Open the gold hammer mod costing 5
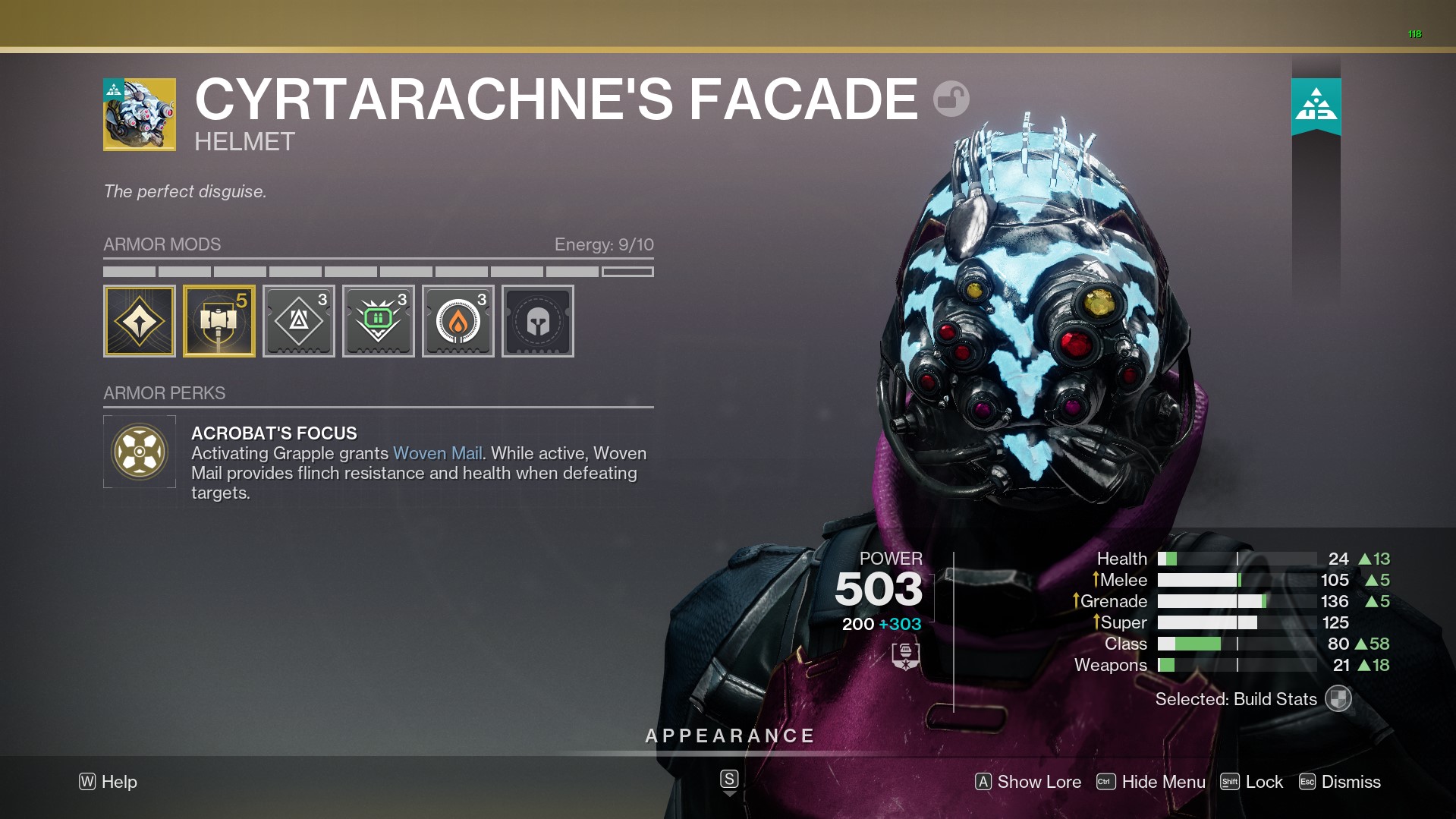This screenshot has height=819, width=1456. 219,321
